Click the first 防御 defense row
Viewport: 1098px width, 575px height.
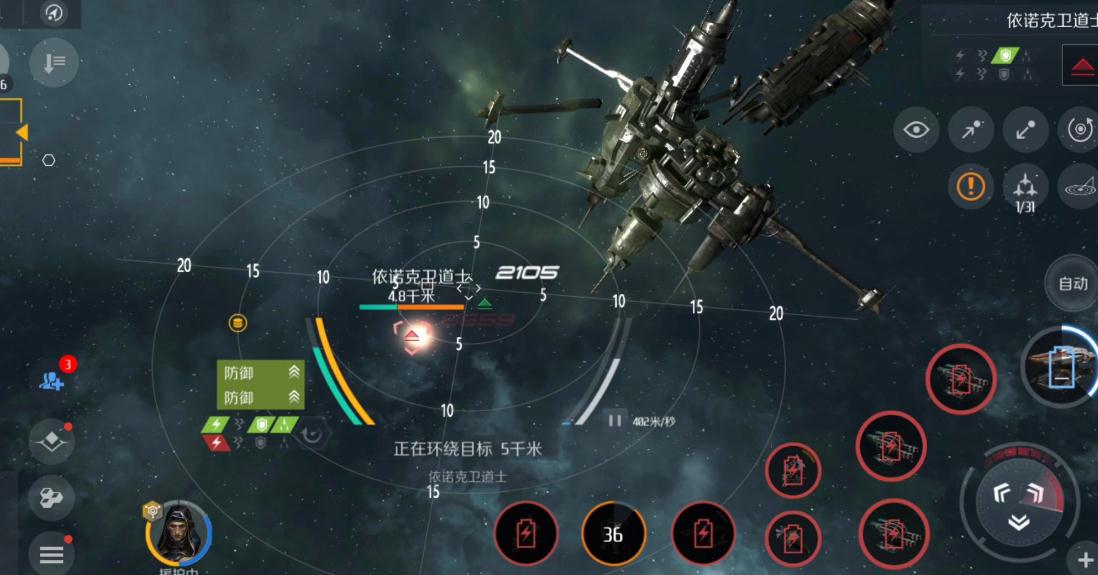coord(260,372)
